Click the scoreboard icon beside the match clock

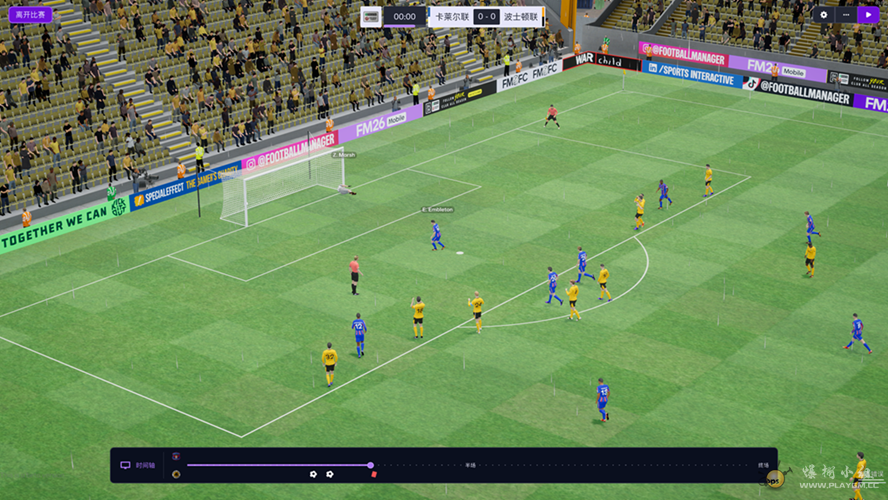[371, 17]
